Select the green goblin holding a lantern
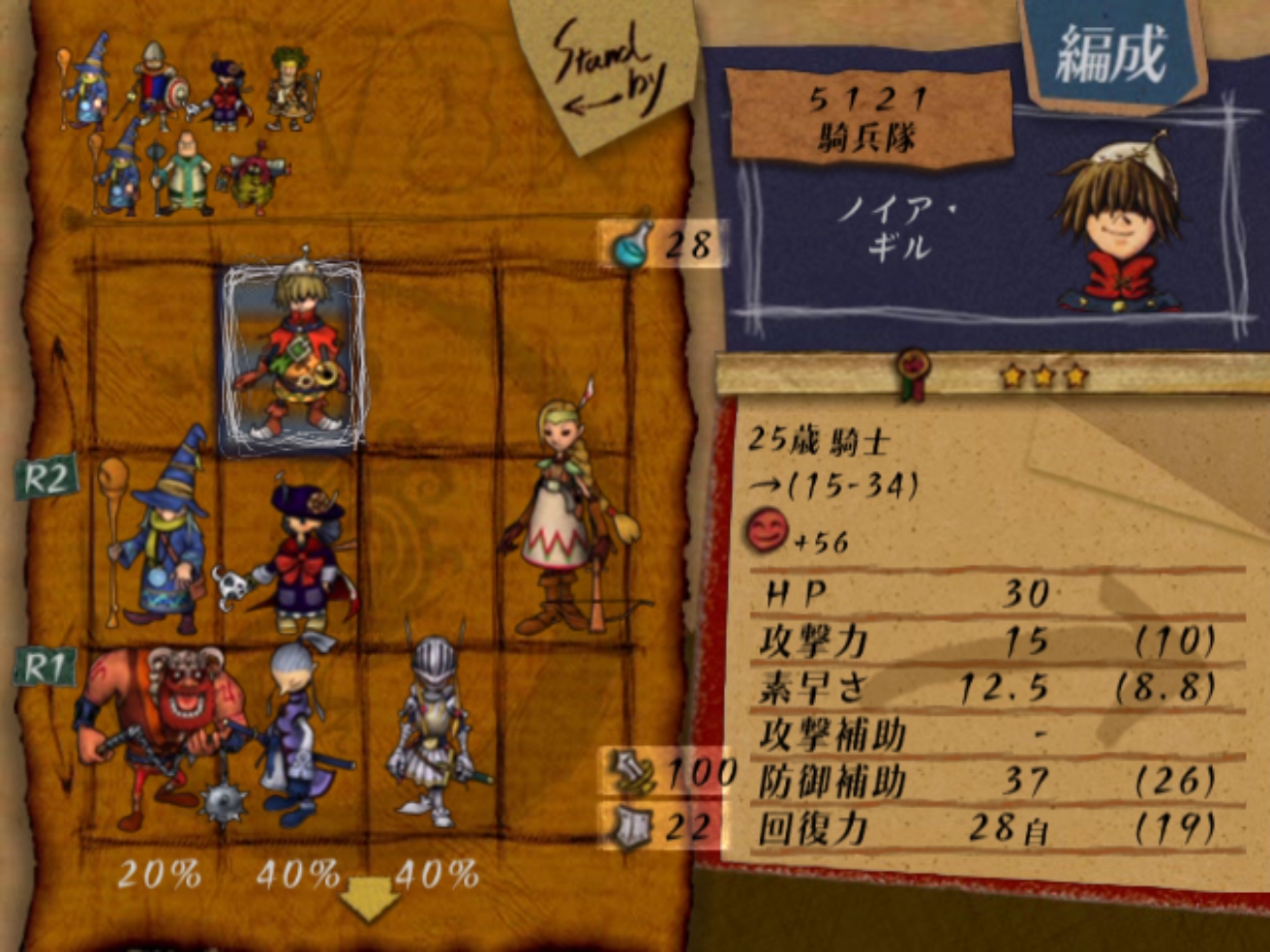This screenshot has height=952, width=1270. (255, 178)
